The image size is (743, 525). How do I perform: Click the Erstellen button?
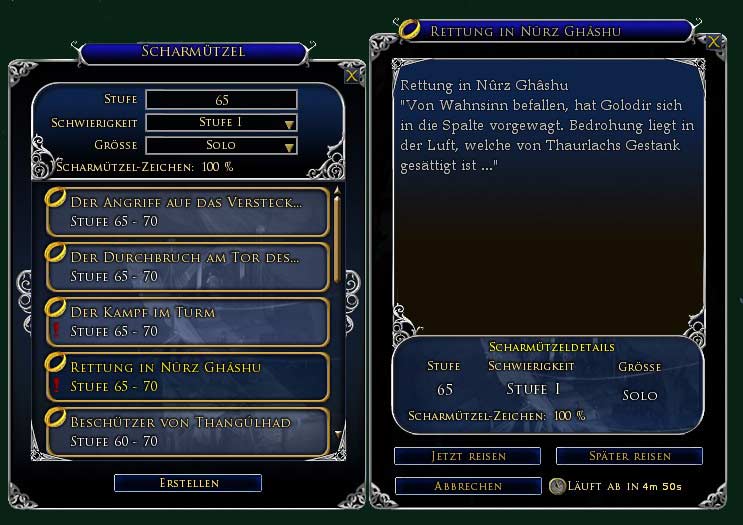187,483
